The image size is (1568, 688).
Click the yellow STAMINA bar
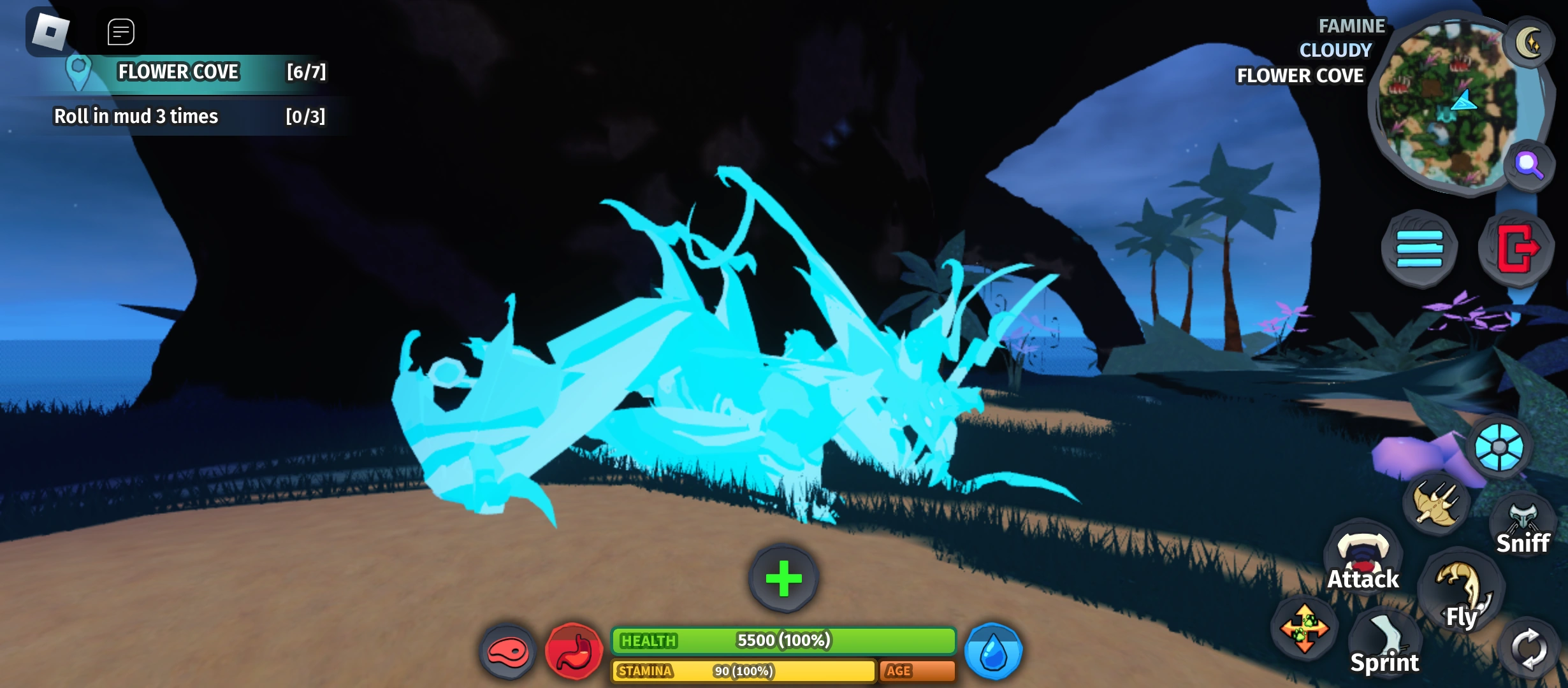coord(743,671)
